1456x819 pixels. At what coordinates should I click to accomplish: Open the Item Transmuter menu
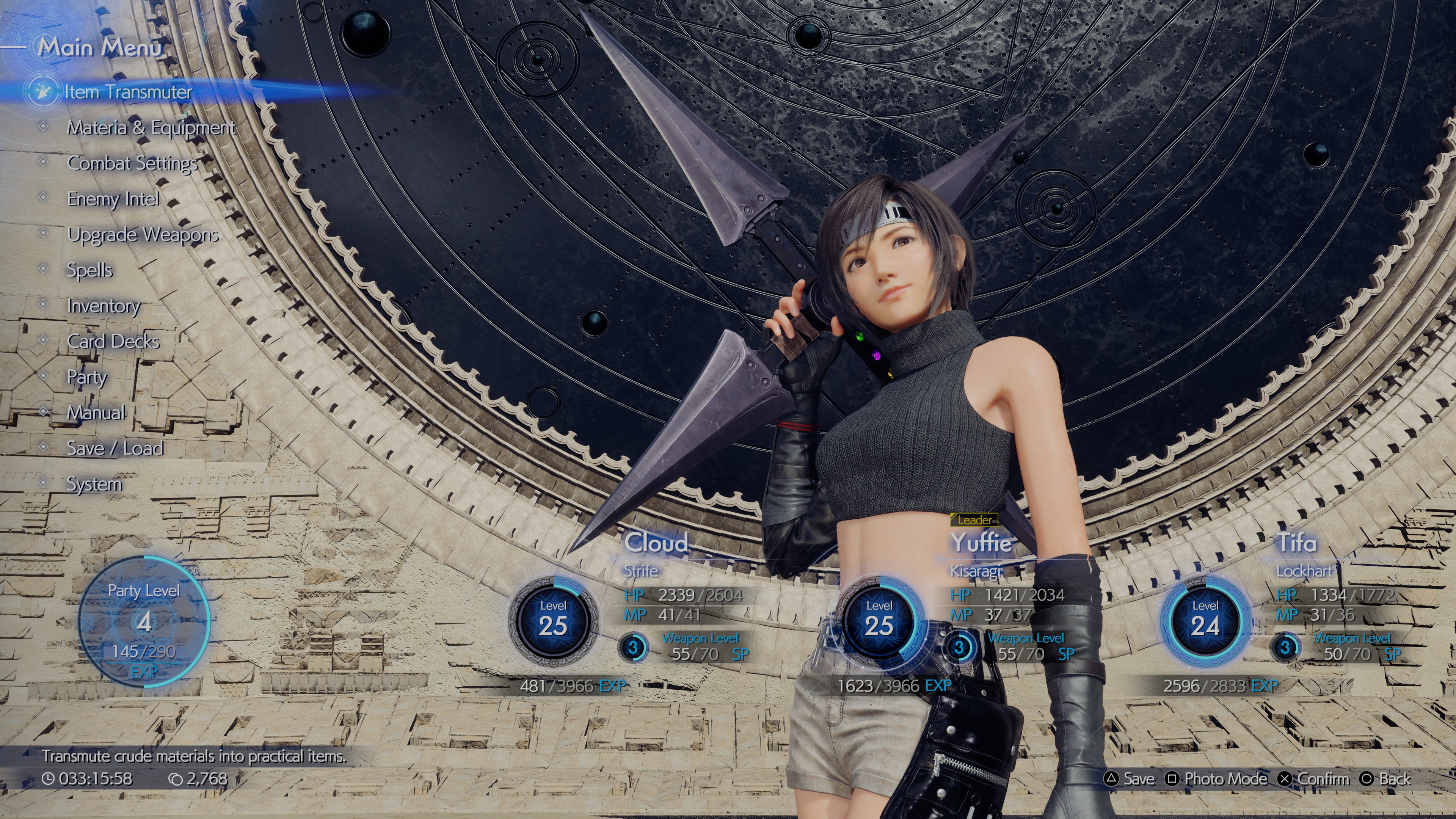(x=128, y=91)
